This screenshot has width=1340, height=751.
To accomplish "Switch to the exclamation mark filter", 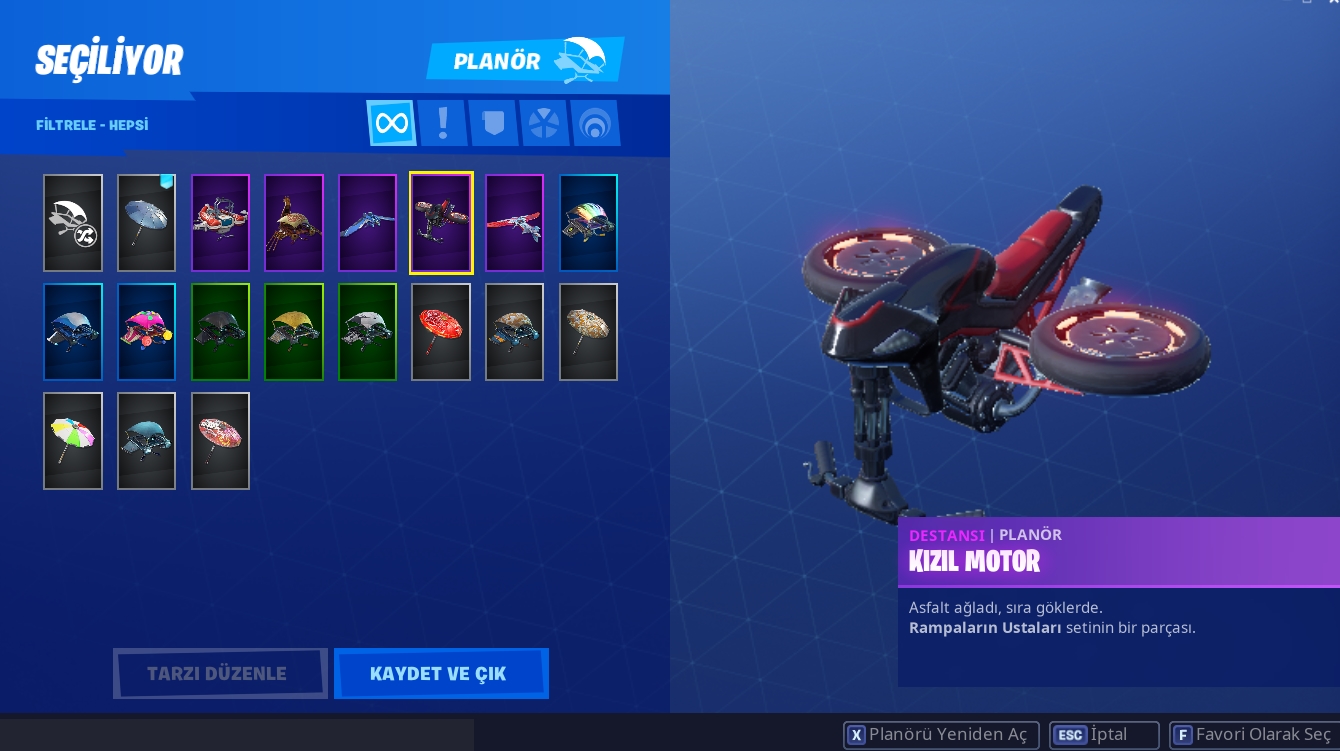I will 442,123.
